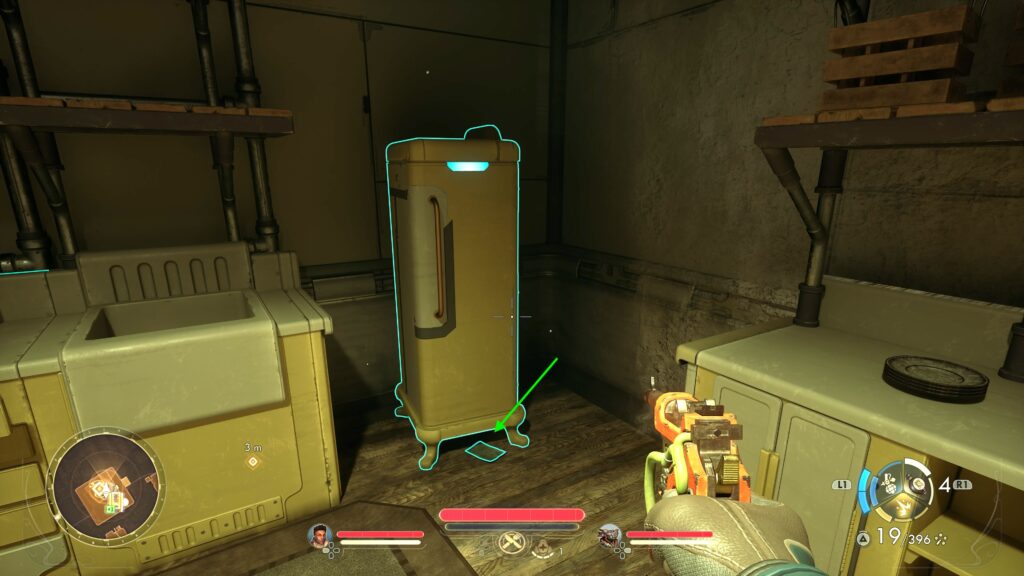1024x576 pixels.
Task: Click the right companion's creature portrait
Action: coord(610,536)
